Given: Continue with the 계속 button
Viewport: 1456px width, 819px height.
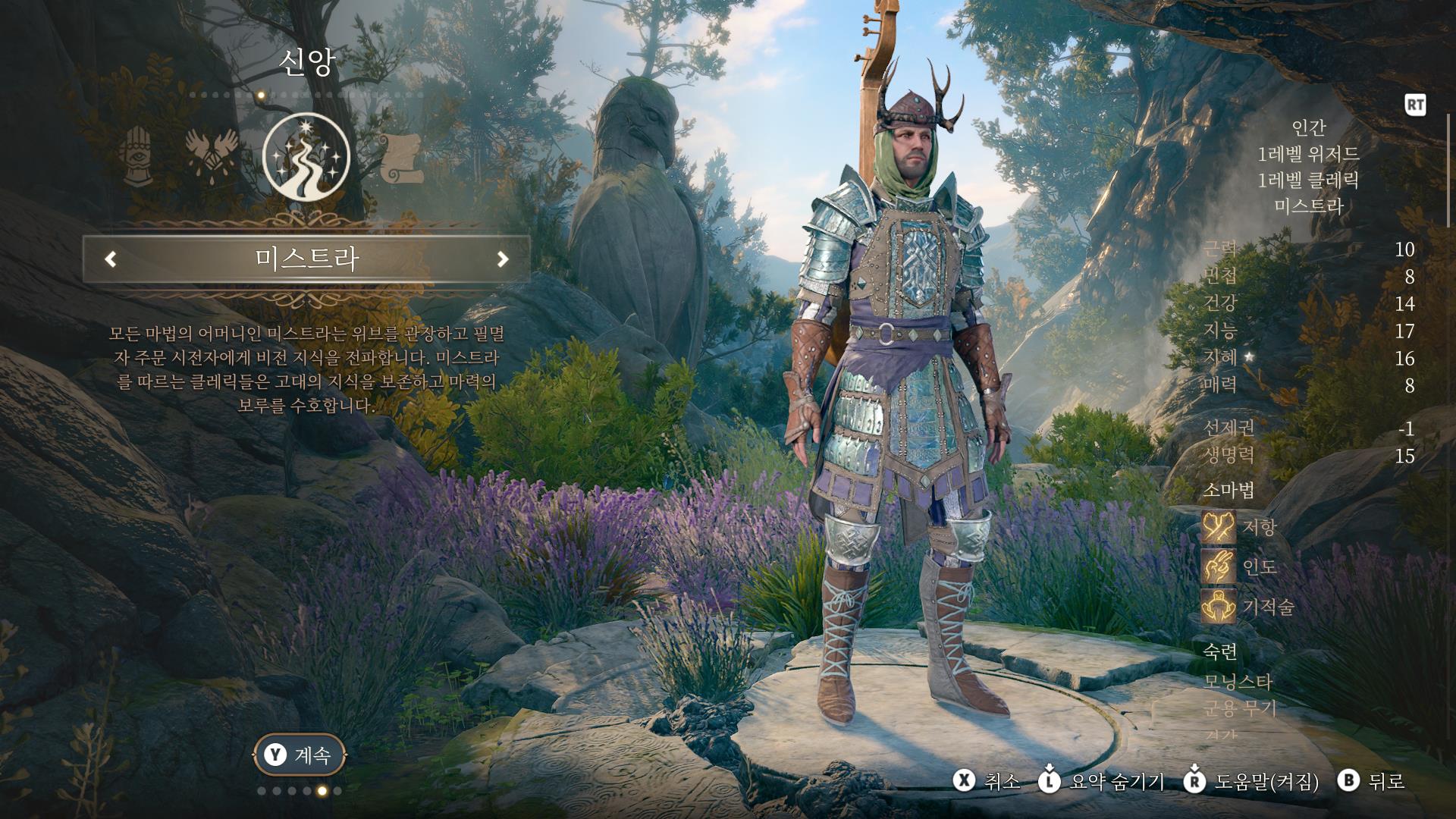Looking at the screenshot, I should 299,755.
